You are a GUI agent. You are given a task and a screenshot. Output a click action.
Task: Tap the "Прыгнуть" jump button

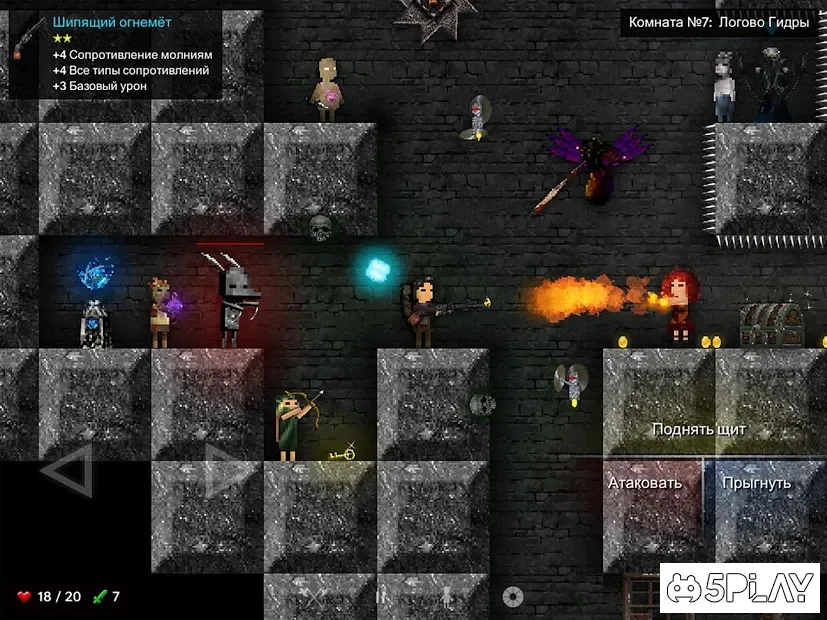tap(757, 483)
